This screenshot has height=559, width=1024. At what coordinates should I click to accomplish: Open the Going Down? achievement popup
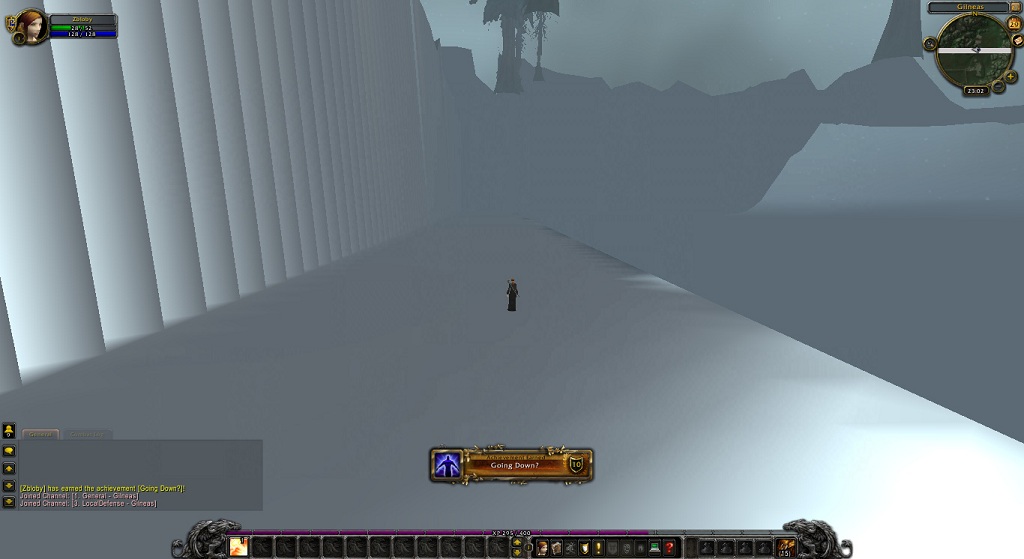(x=512, y=464)
